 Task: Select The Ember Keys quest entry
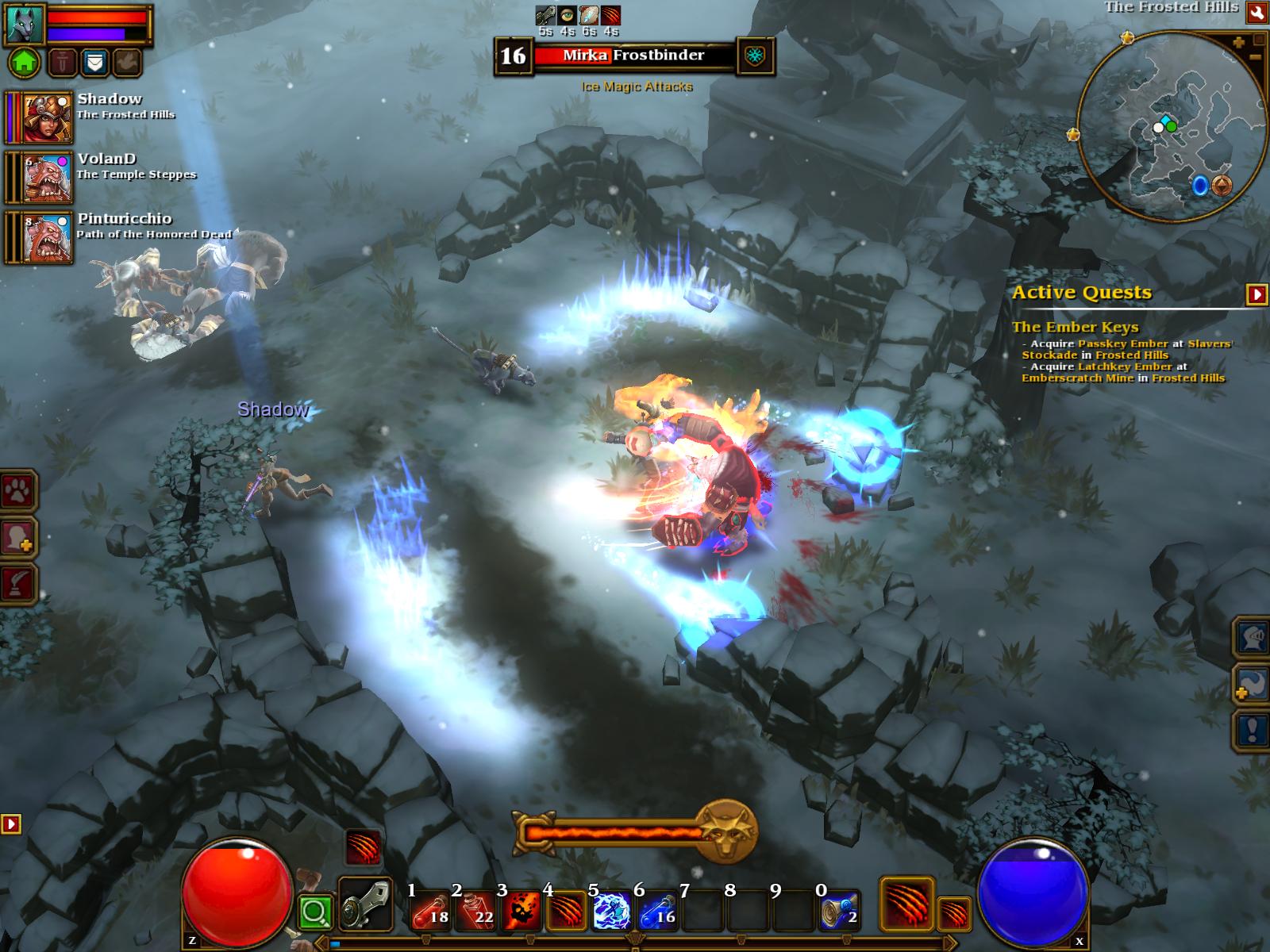tap(1075, 327)
